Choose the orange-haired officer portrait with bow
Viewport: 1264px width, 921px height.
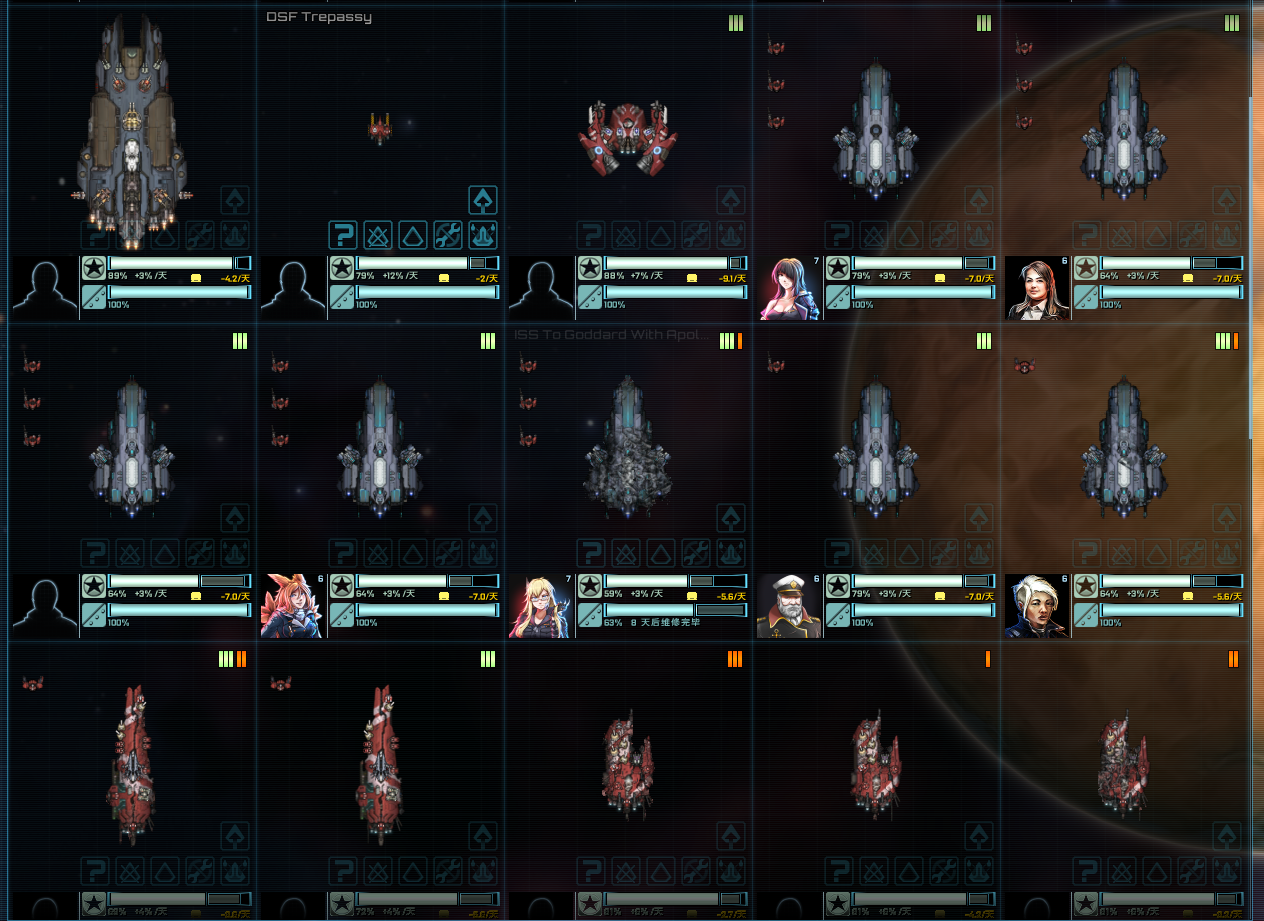click(x=293, y=606)
